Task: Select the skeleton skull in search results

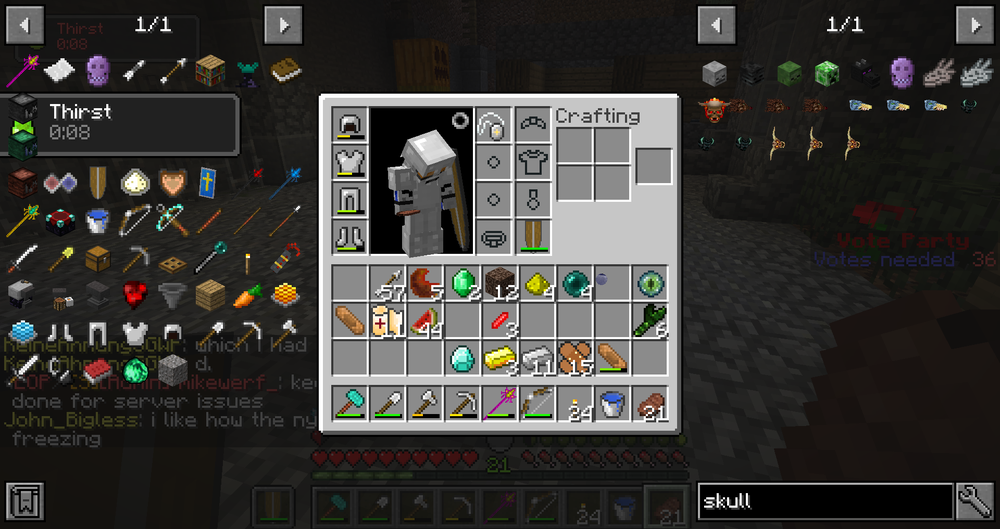Action: coord(714,72)
